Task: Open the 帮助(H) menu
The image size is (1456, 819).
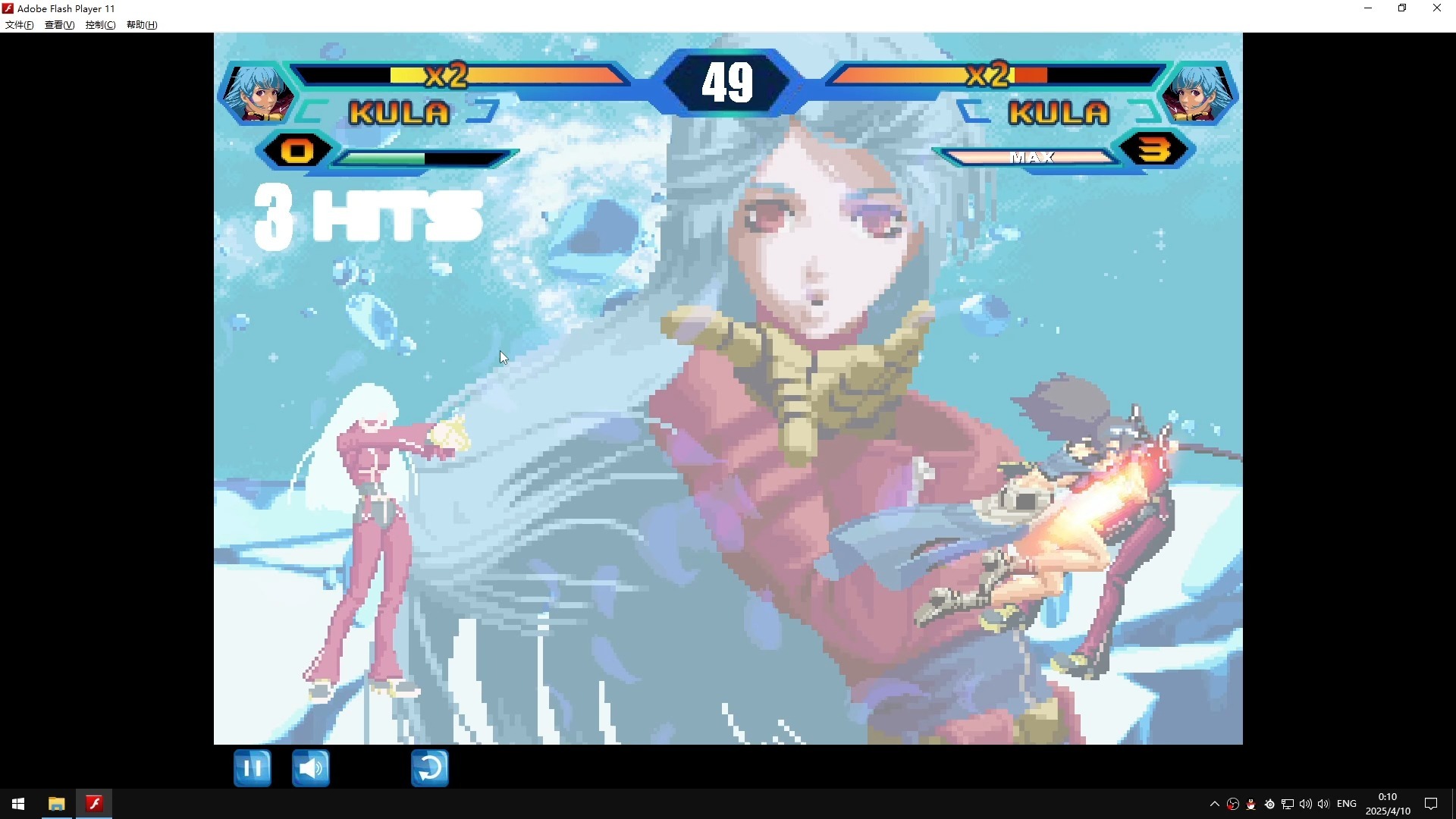Action: (x=142, y=25)
